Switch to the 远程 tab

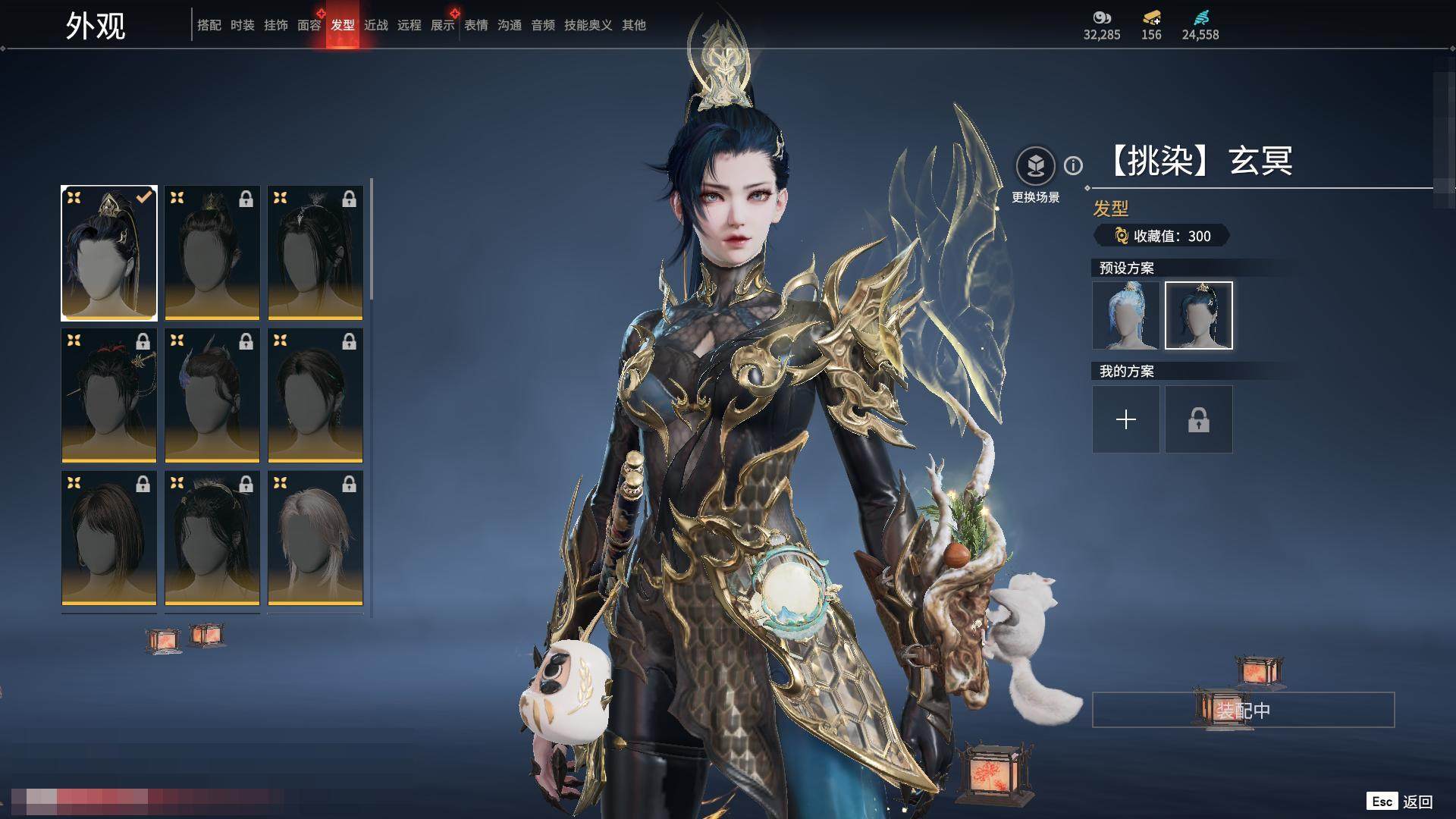pyautogui.click(x=409, y=25)
